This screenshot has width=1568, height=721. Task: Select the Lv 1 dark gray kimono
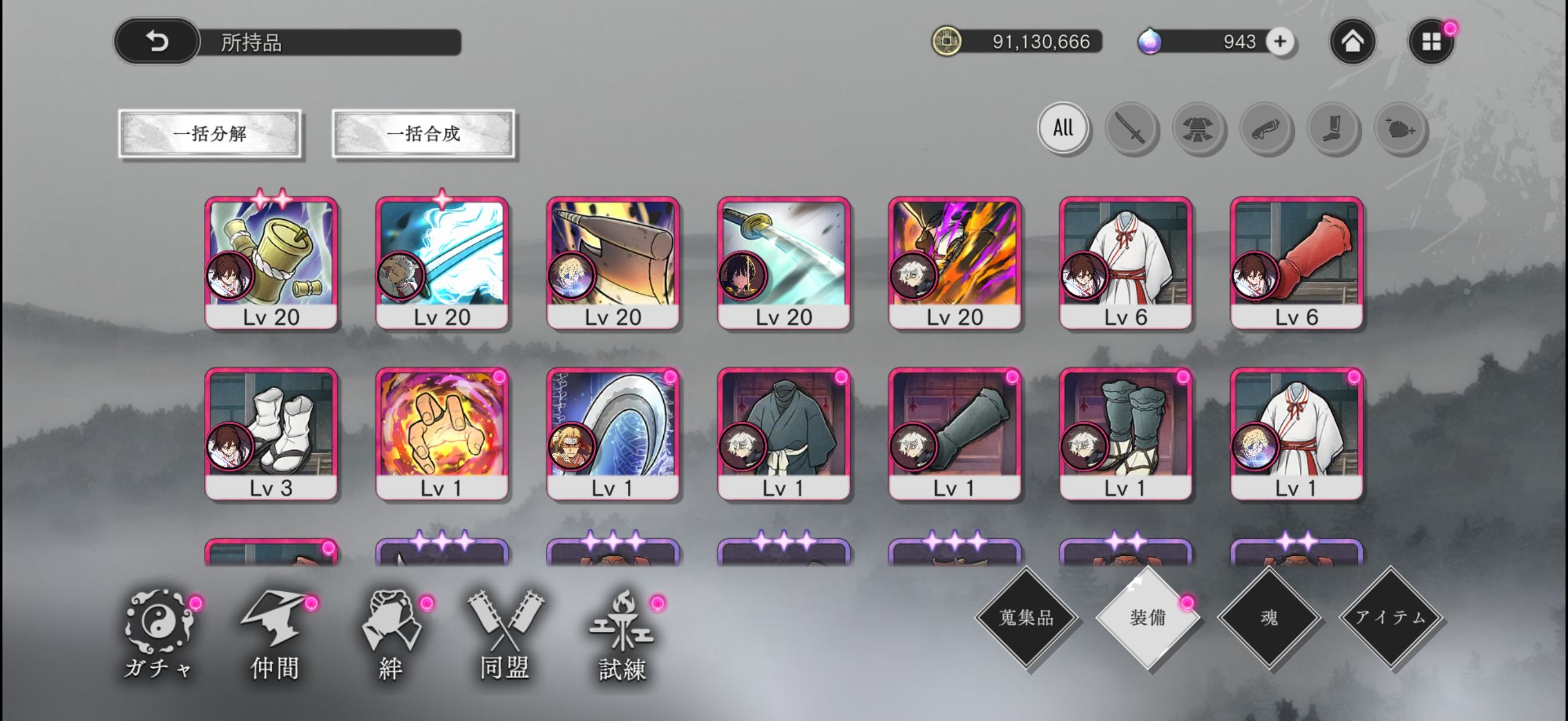(784, 434)
